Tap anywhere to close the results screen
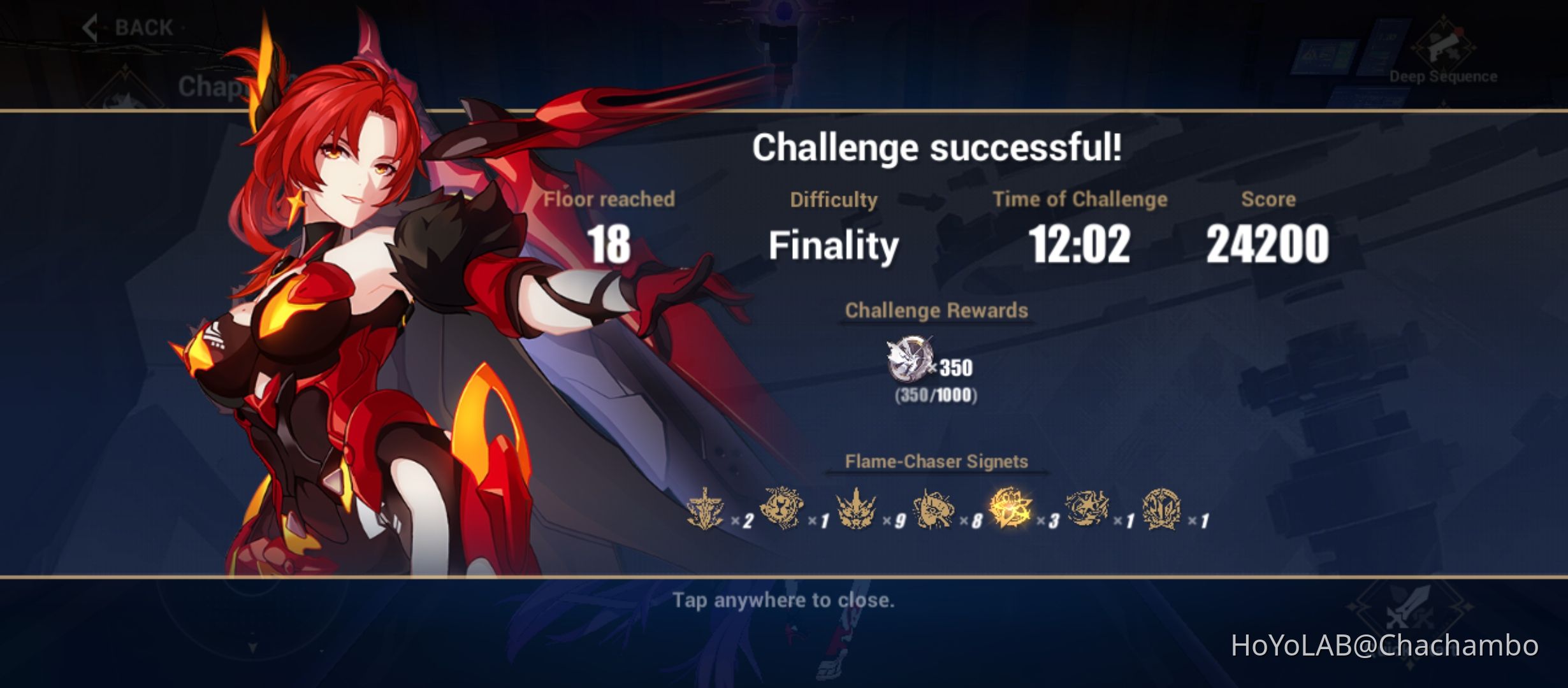 [783, 599]
